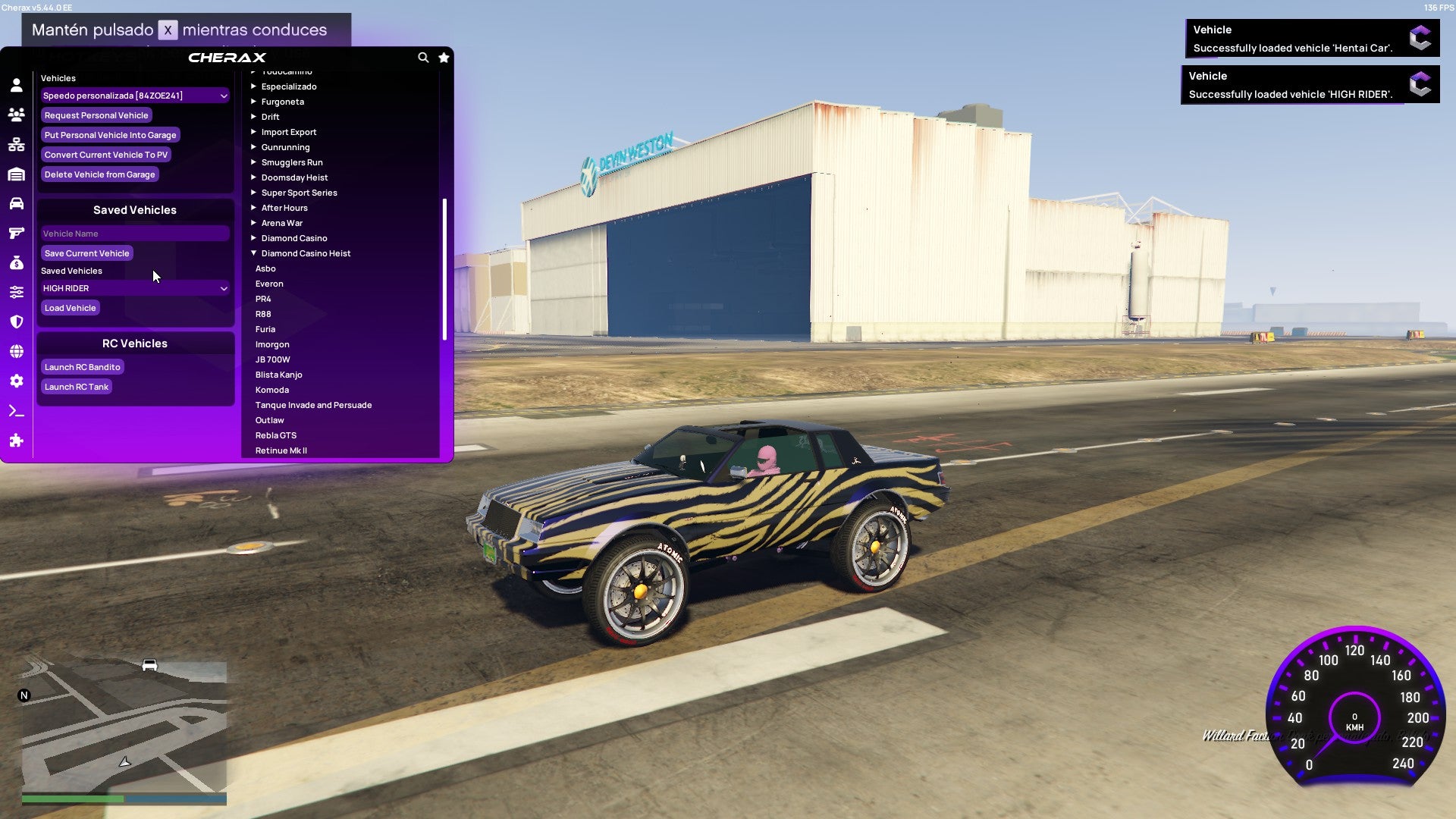Click the Save Current Vehicle button
Image resolution: width=1456 pixels, height=819 pixels.
tap(86, 253)
